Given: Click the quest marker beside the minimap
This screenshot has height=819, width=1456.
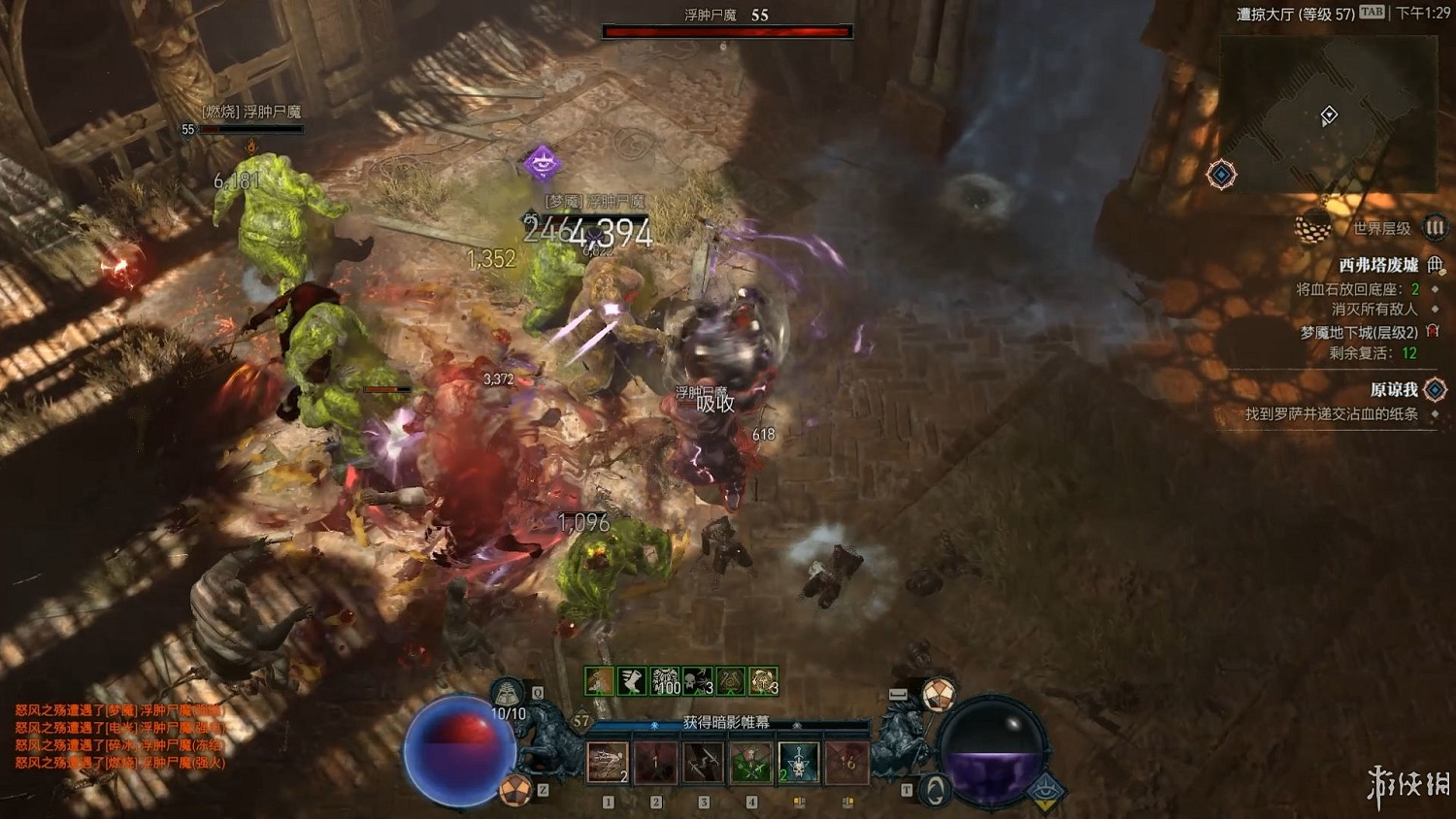Looking at the screenshot, I should pos(1221,175).
